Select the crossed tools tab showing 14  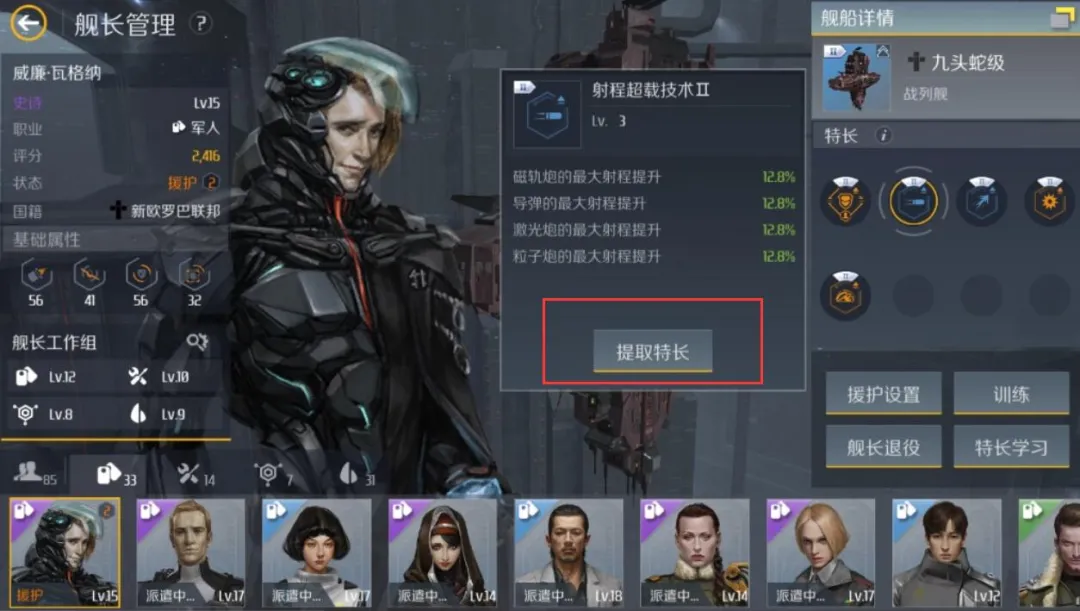[195, 474]
